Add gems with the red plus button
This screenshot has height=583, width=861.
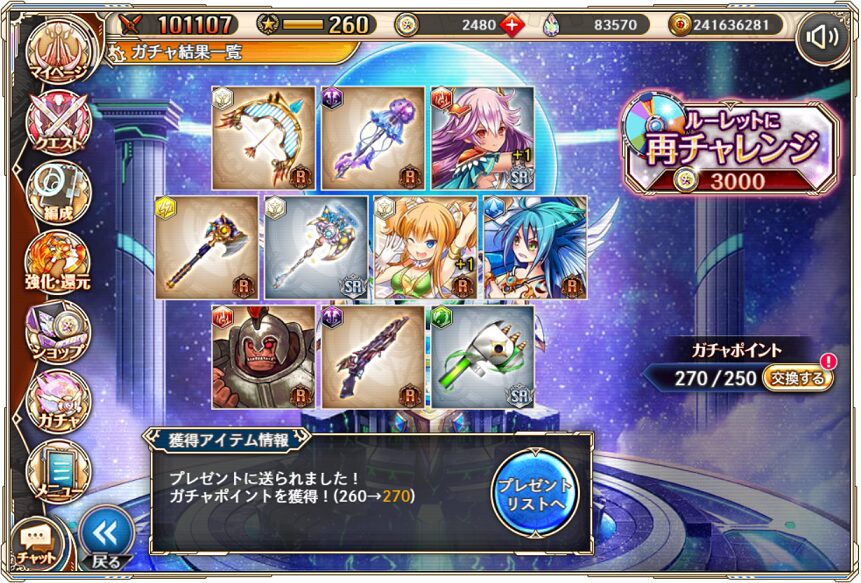(x=512, y=24)
